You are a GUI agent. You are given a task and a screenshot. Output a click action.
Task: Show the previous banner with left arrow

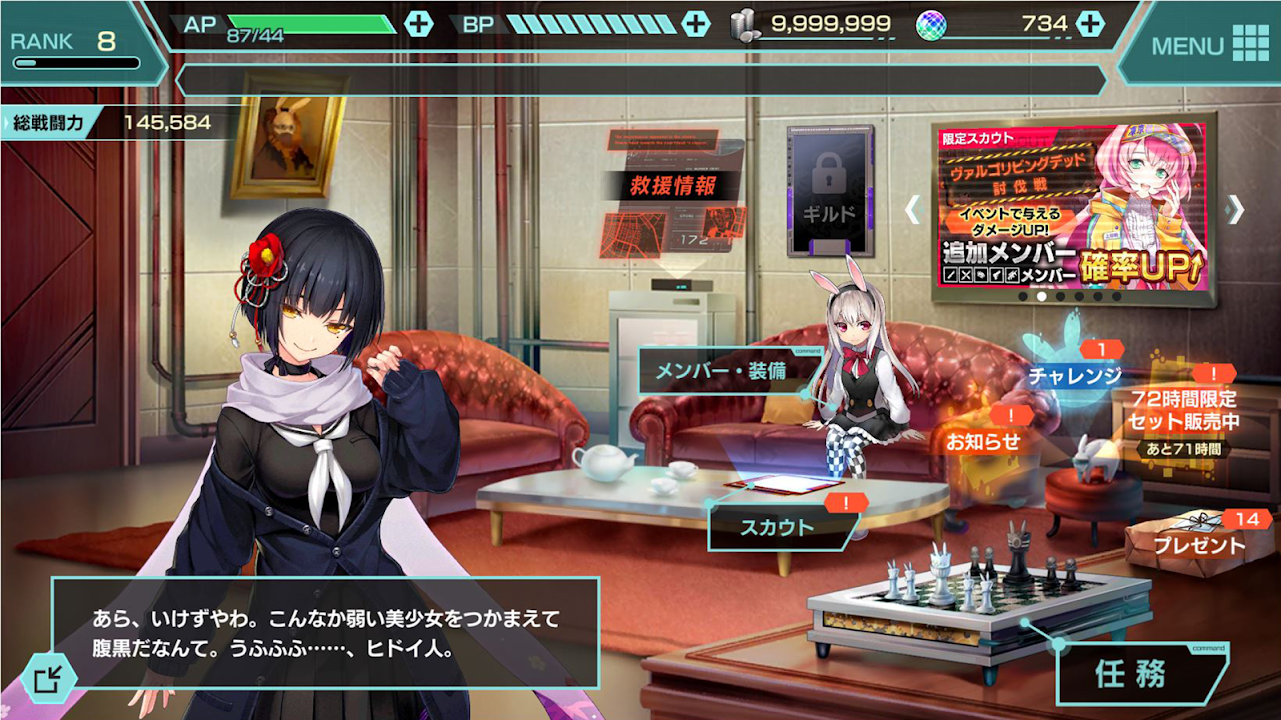pos(912,209)
